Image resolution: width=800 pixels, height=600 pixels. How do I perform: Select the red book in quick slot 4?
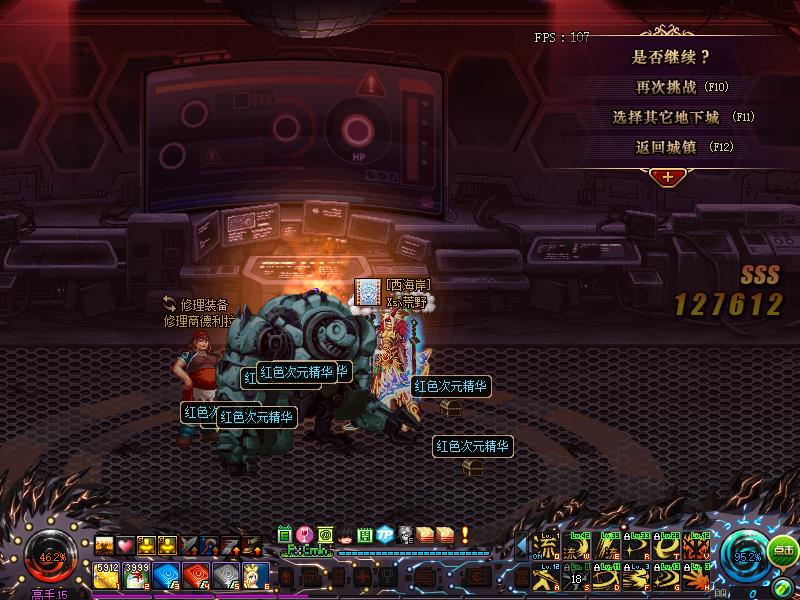point(196,574)
